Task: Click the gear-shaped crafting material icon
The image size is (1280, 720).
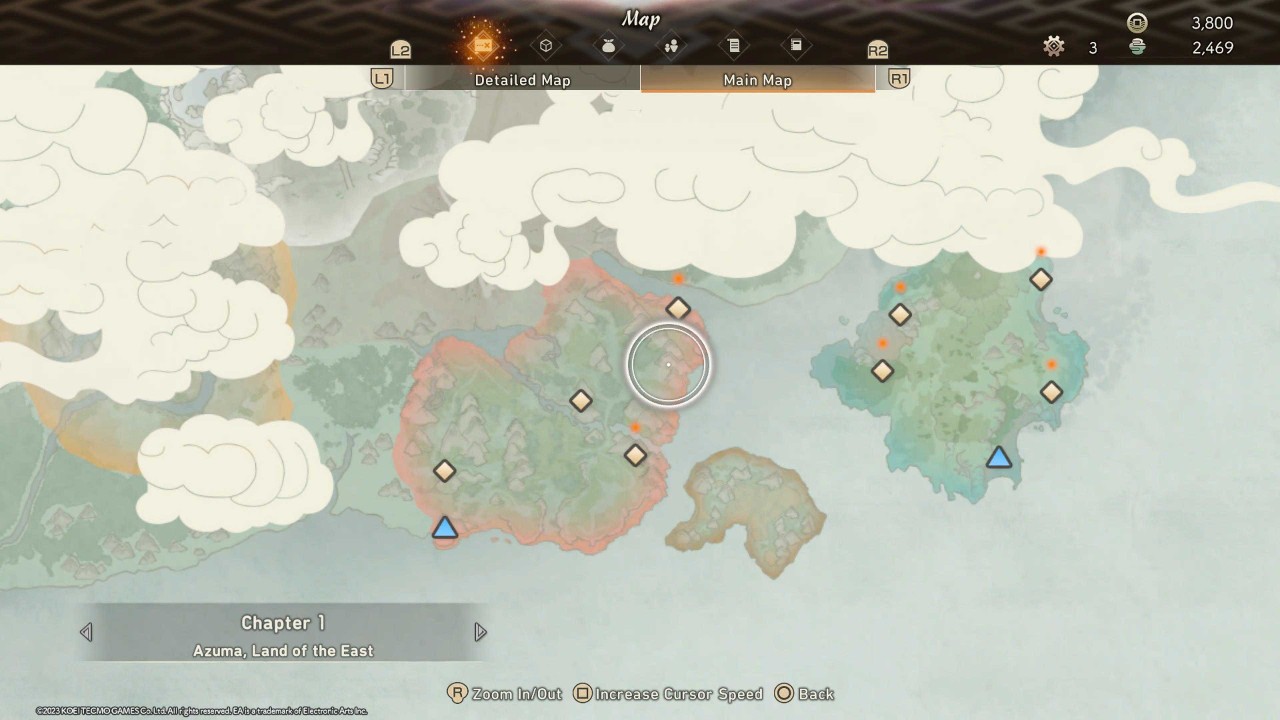Action: click(1053, 46)
